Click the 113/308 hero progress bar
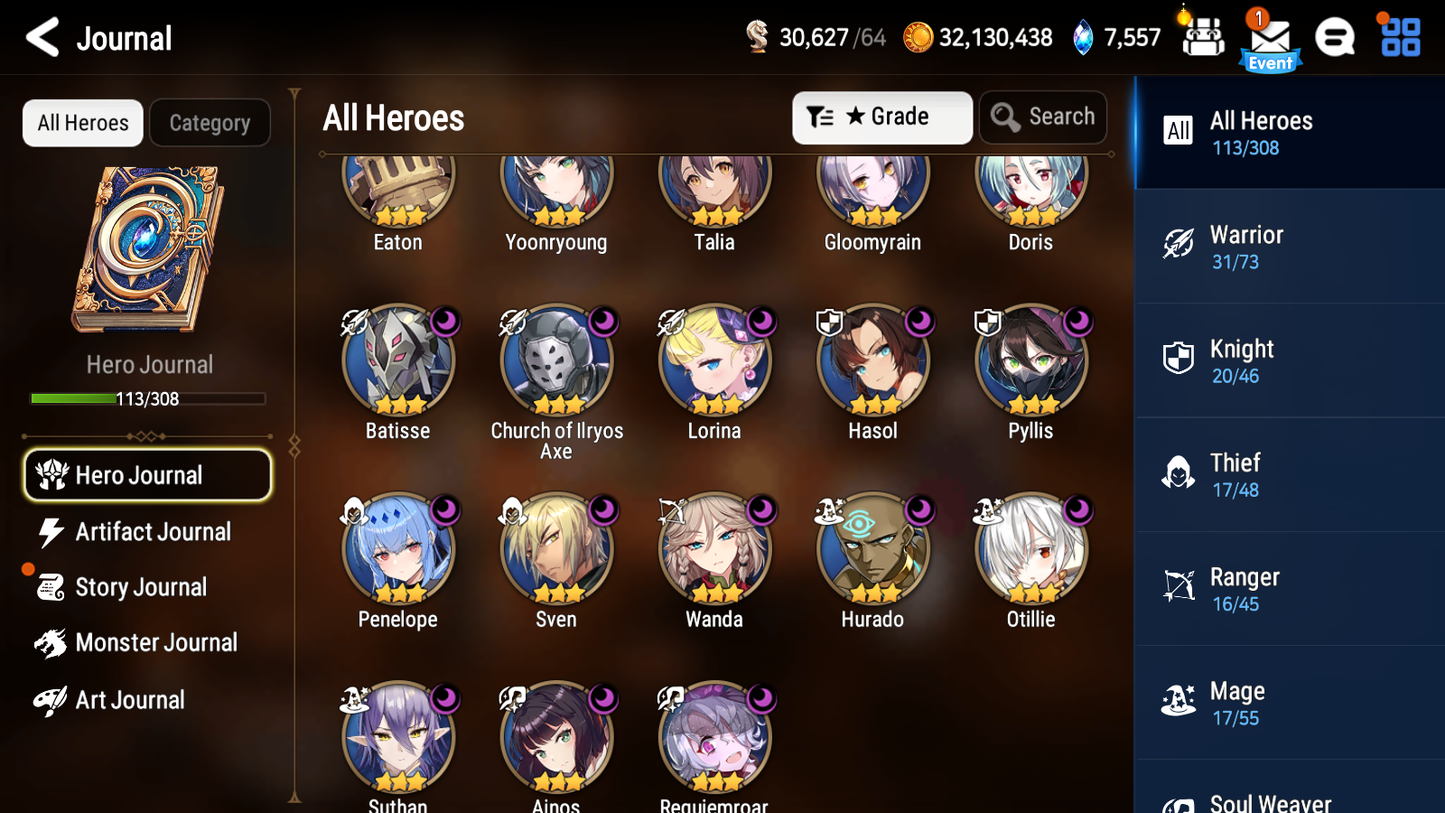Viewport: 1445px width, 813px height. [x=148, y=398]
